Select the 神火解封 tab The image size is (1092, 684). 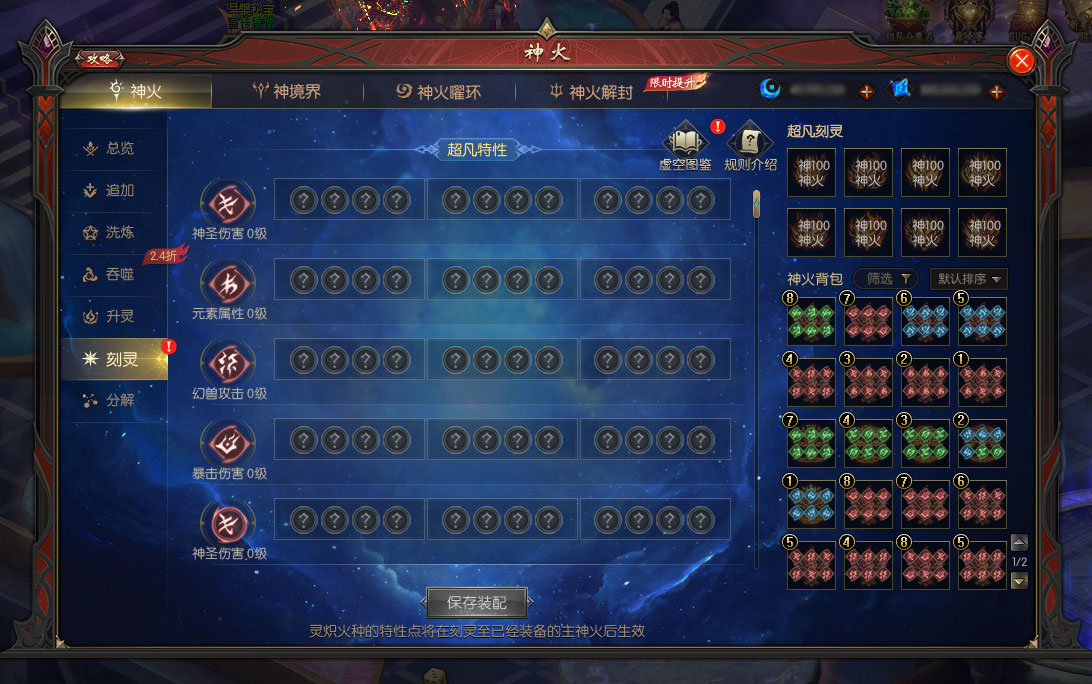click(x=591, y=92)
